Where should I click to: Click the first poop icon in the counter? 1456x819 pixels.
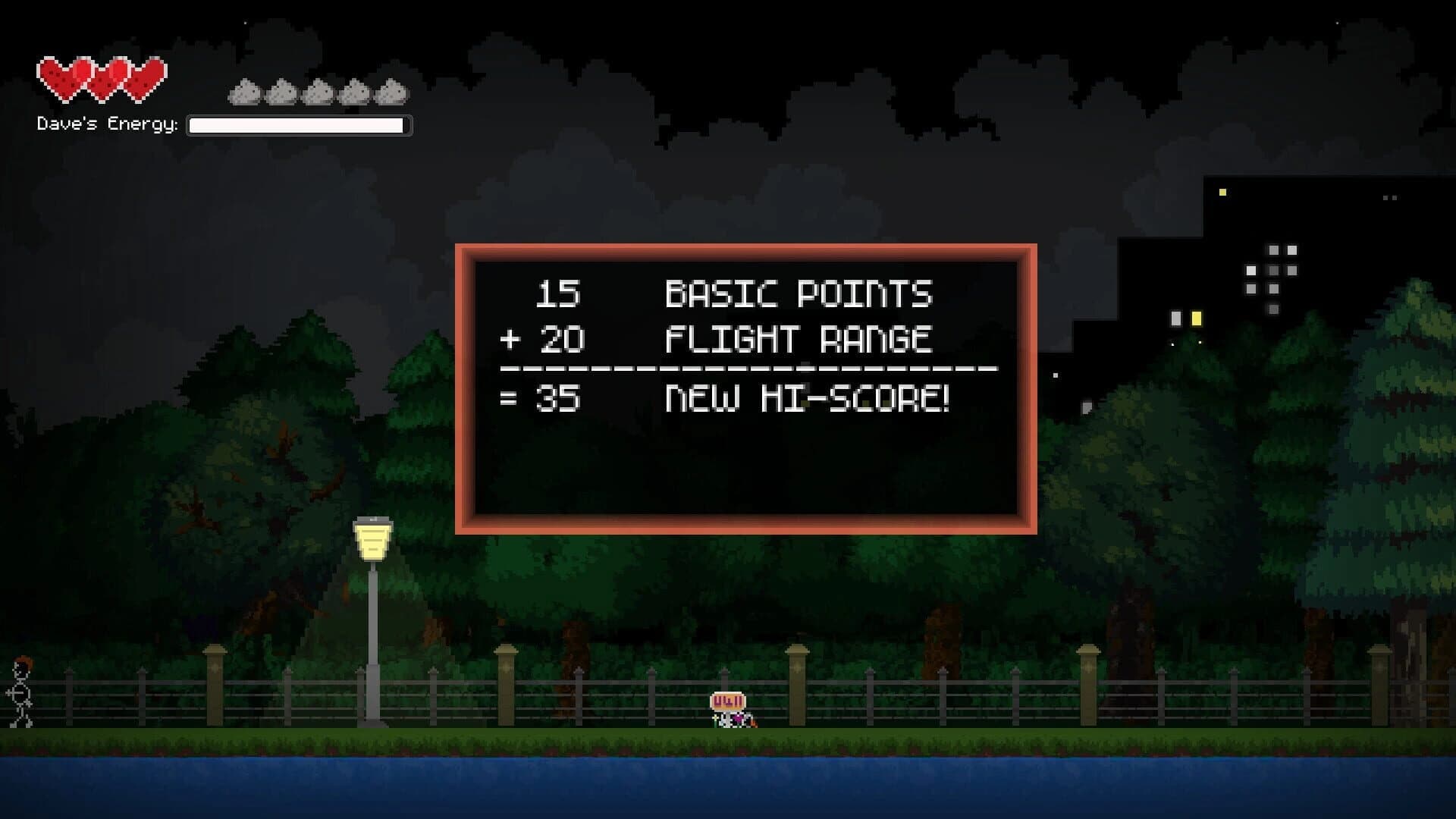tap(243, 93)
